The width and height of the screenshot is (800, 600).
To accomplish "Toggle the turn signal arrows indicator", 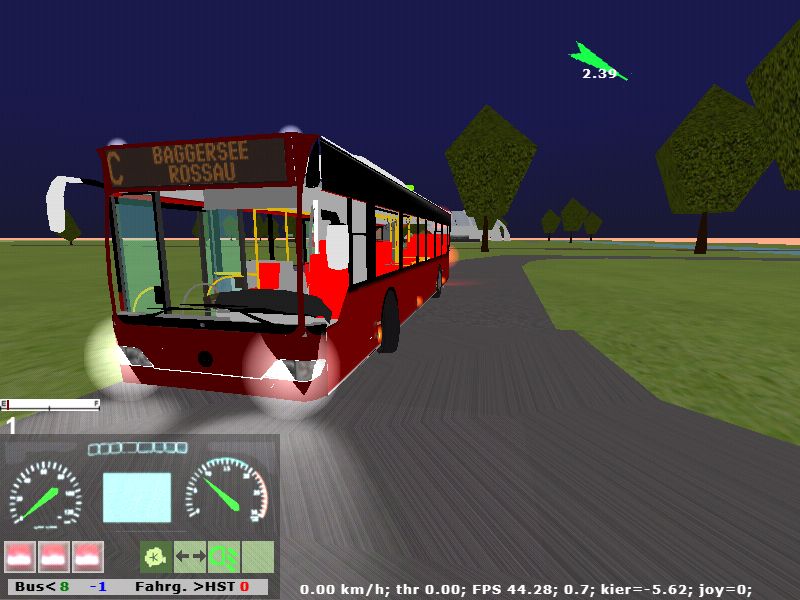I will coord(190,555).
